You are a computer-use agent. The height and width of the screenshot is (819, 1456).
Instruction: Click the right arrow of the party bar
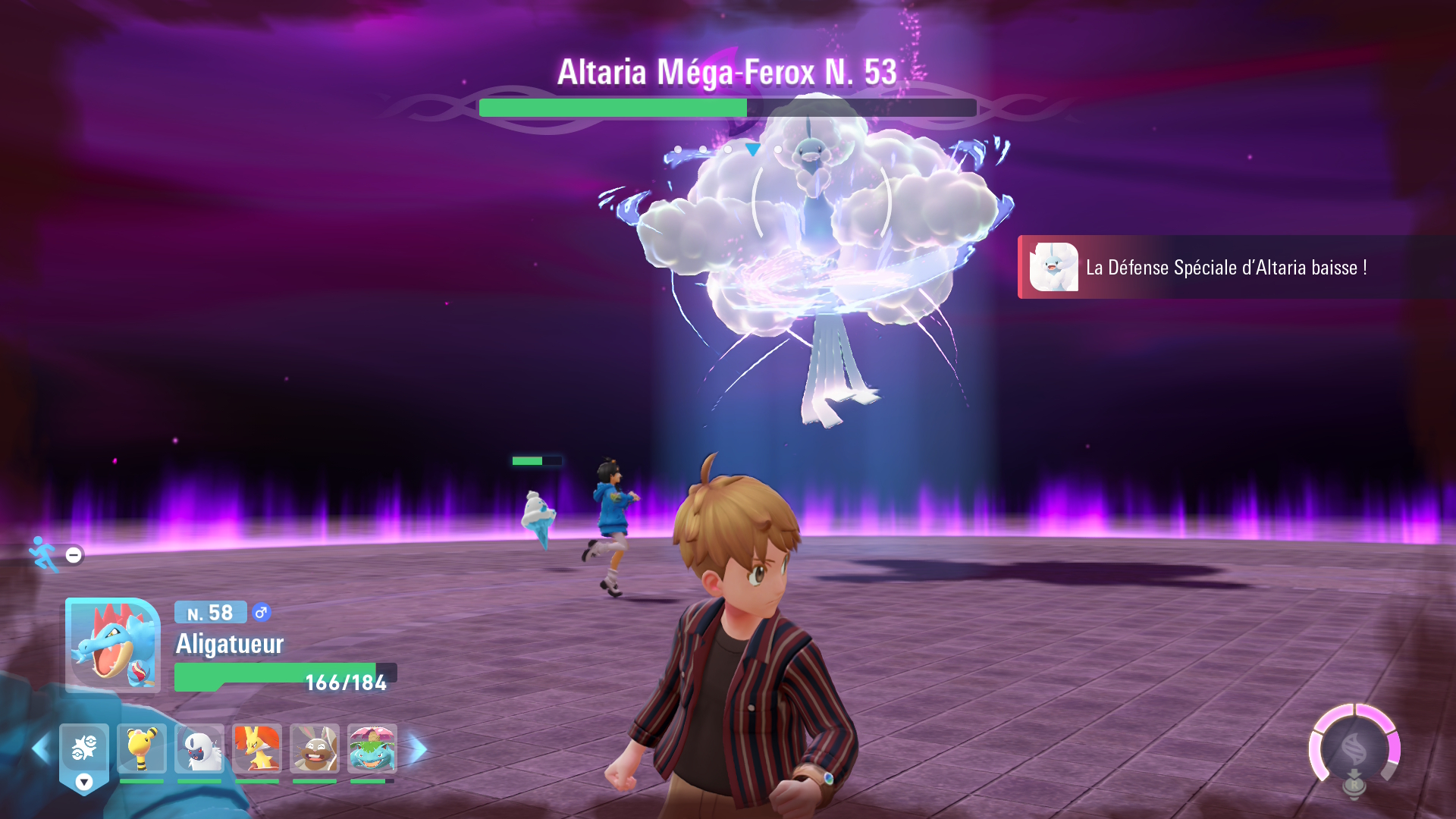pyautogui.click(x=418, y=749)
